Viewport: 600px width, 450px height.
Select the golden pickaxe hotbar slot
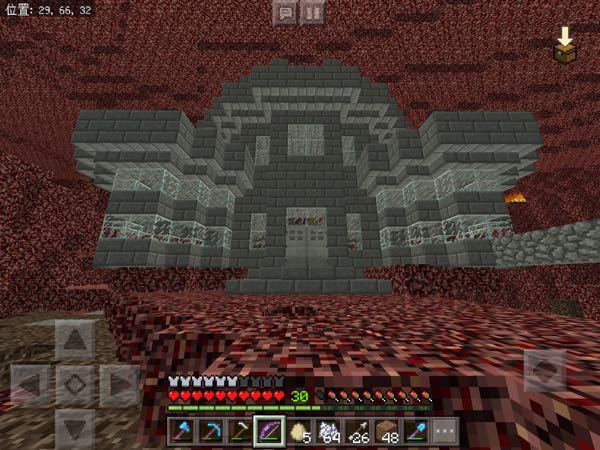coord(239,431)
